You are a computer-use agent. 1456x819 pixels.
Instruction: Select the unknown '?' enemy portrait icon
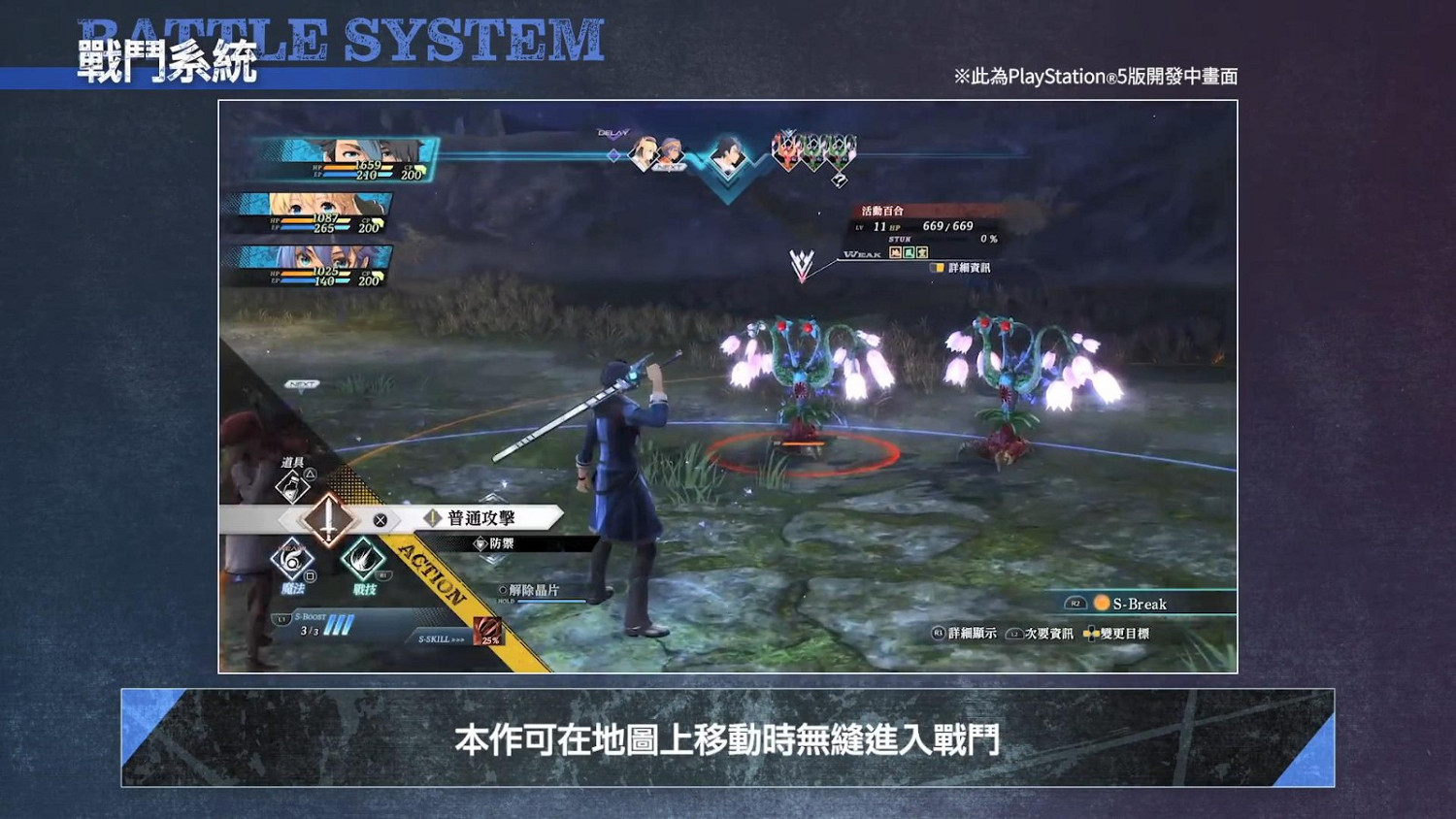(839, 180)
